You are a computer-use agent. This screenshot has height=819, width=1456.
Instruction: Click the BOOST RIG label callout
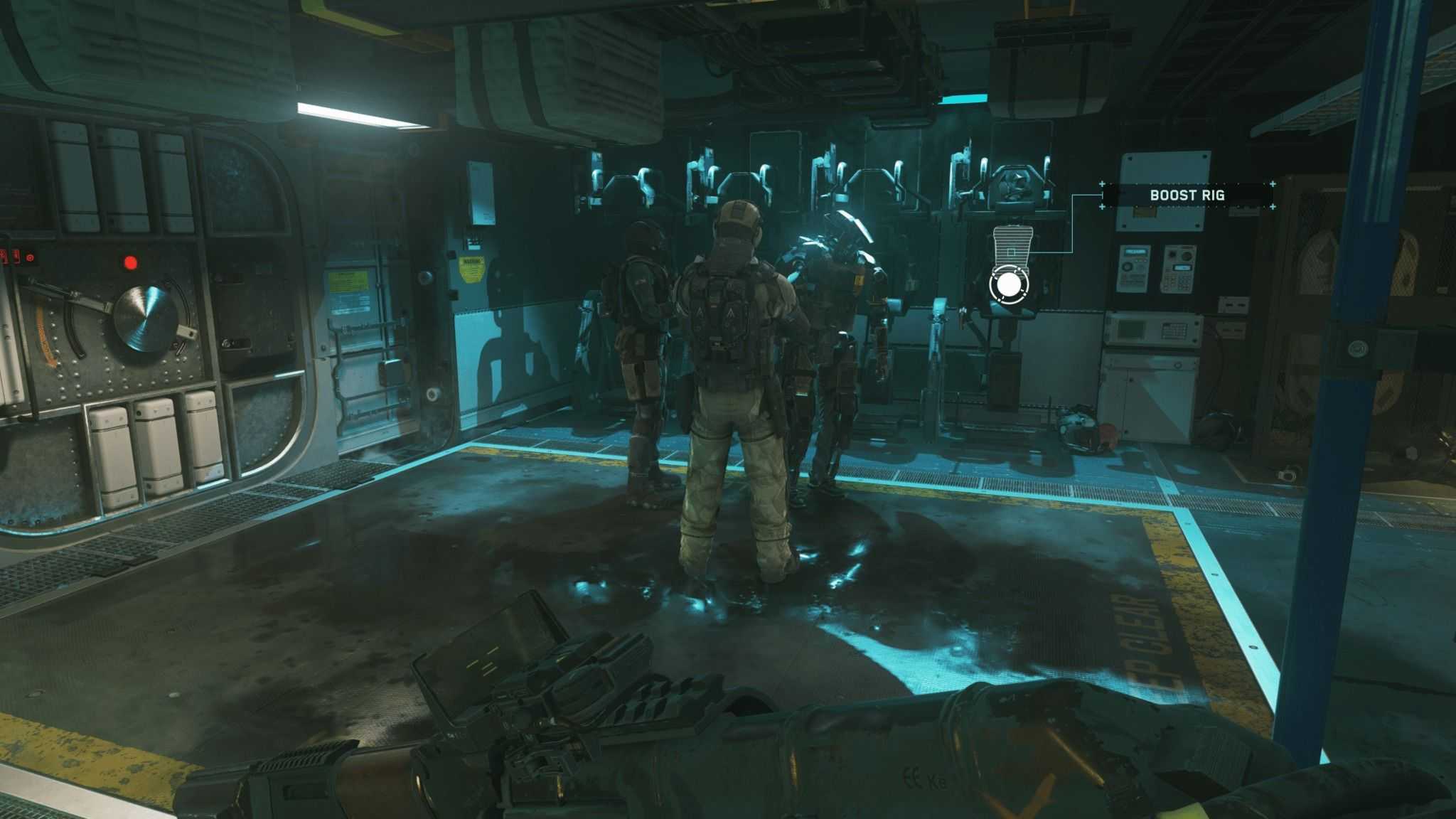coord(1187,195)
